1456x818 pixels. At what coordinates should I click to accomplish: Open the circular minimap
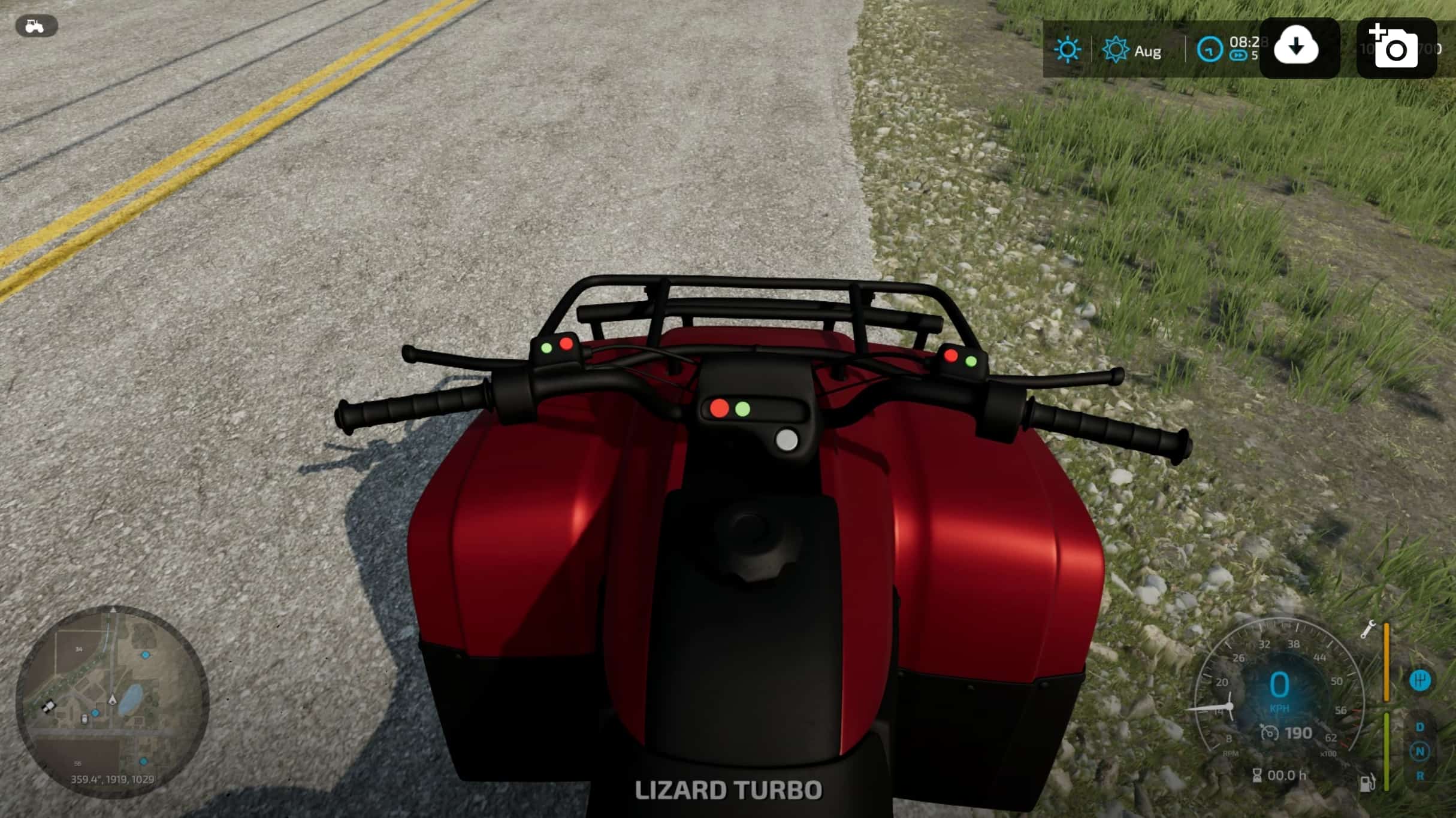[113, 701]
